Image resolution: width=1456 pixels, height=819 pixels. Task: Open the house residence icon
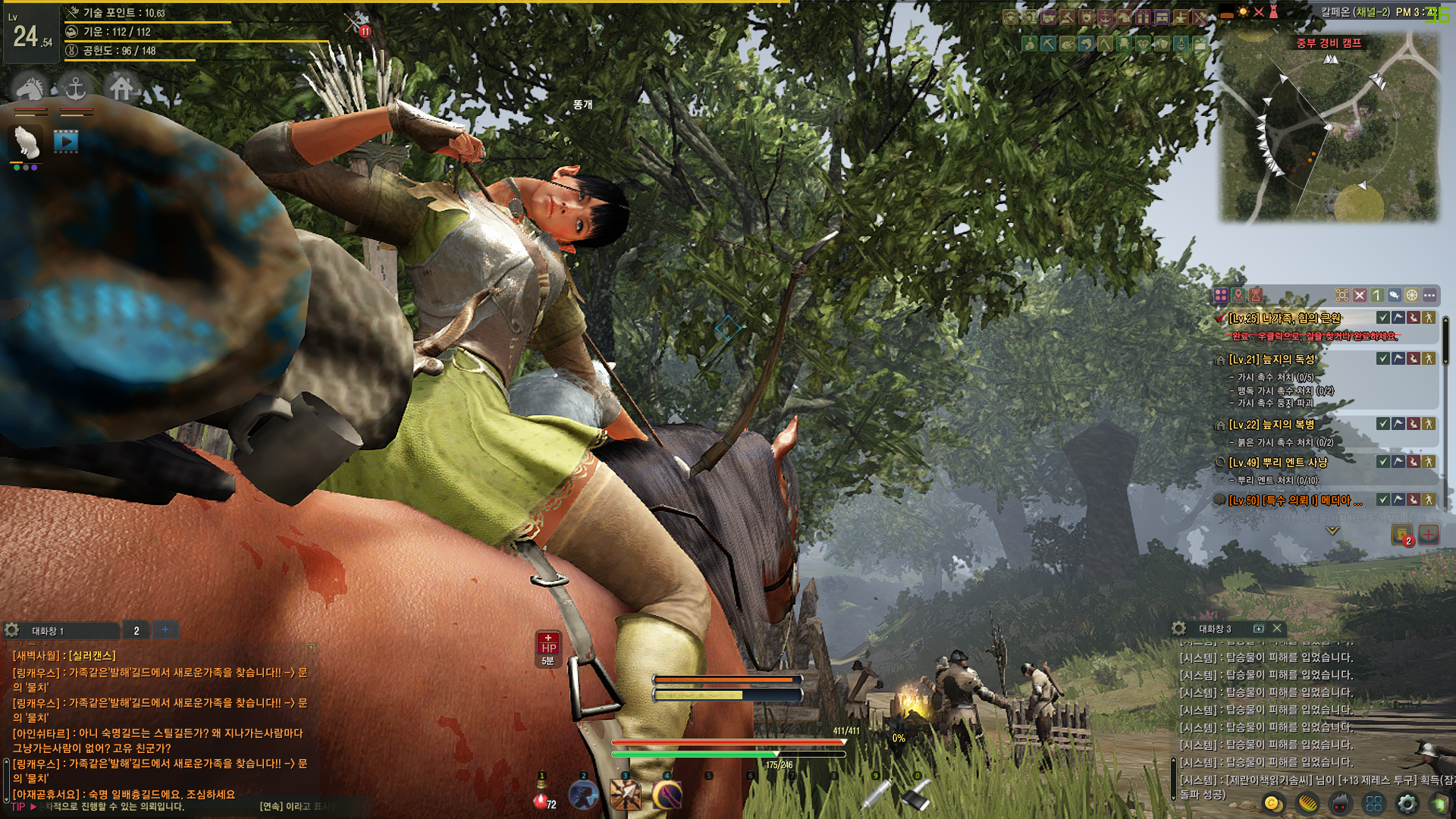121,89
